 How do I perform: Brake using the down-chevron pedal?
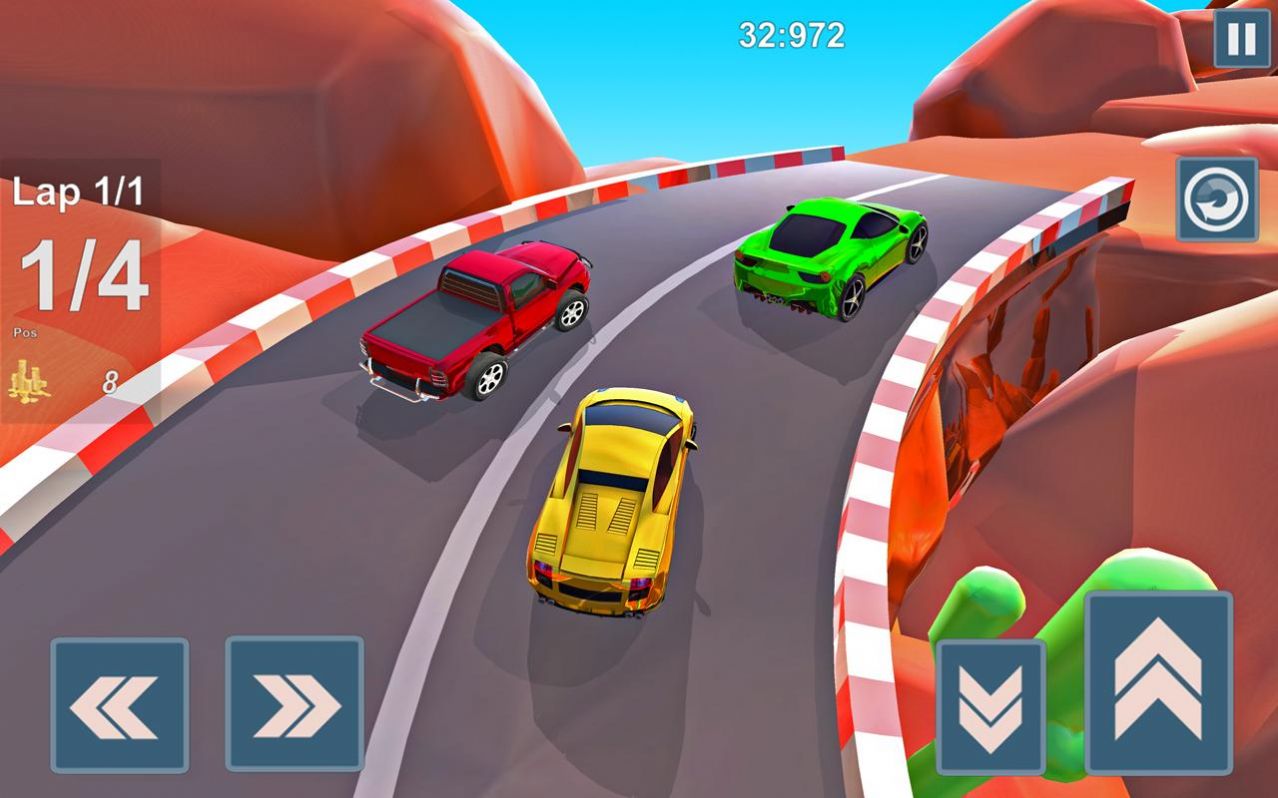tap(990, 707)
